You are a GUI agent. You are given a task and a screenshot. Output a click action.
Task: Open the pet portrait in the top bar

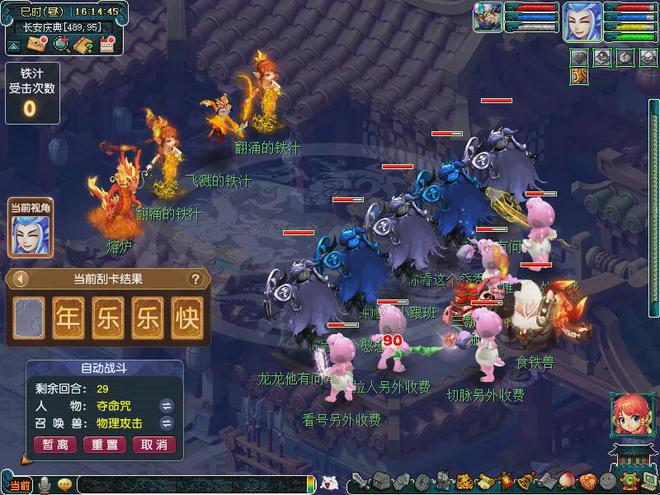tap(488, 19)
